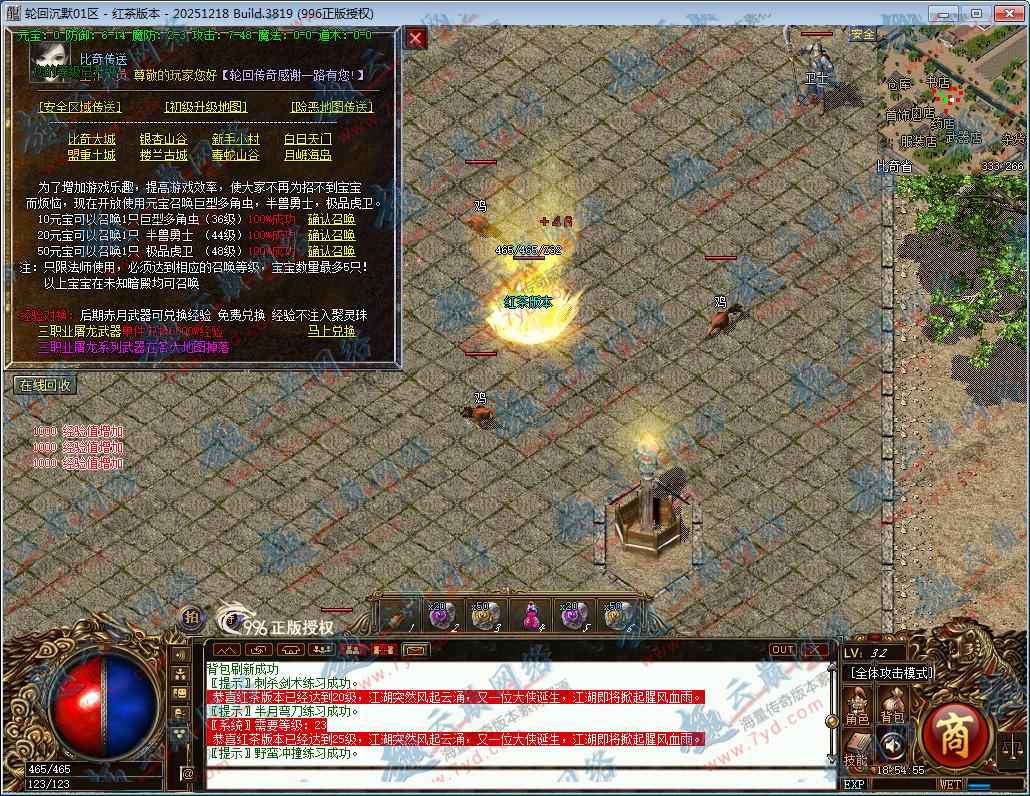The height and width of the screenshot is (796, 1030).
Task: Confirm summoning the 极品虎卫 pet
Action: (331, 251)
